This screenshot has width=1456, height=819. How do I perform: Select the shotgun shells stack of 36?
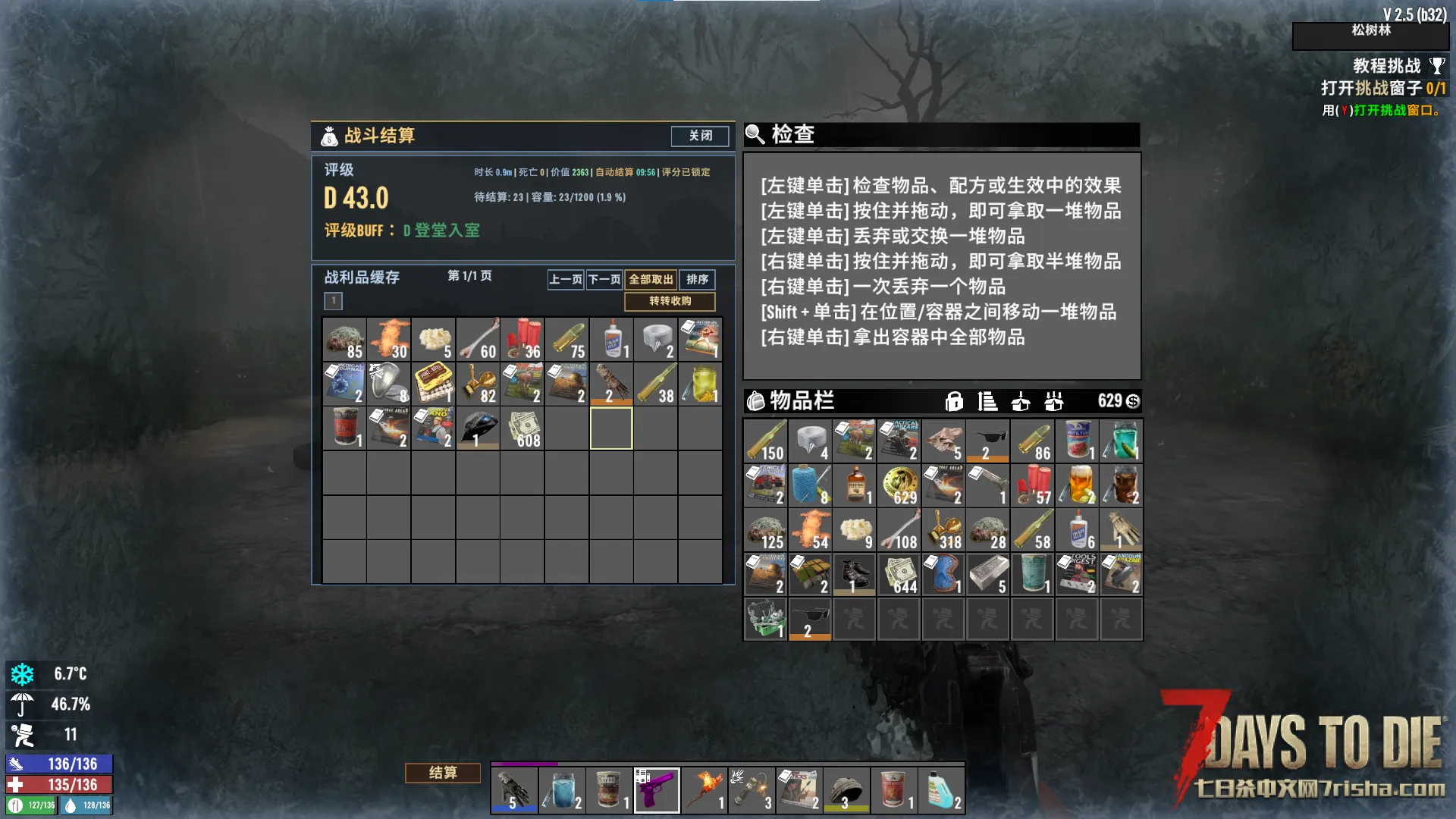(x=522, y=339)
